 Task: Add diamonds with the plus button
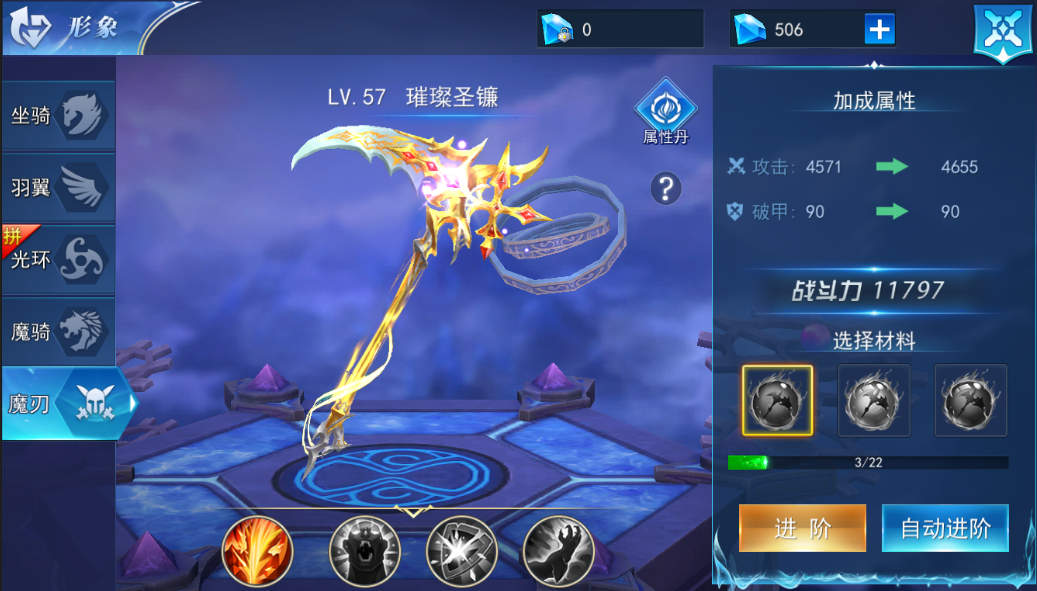(x=879, y=30)
